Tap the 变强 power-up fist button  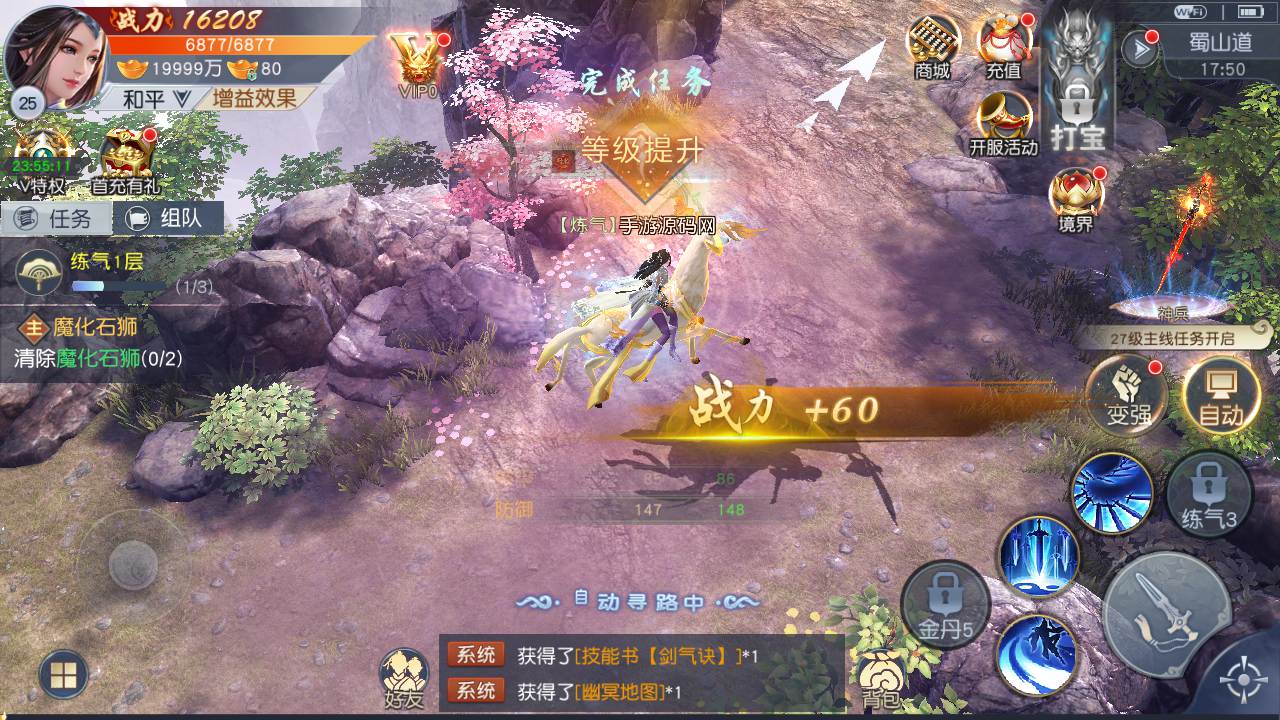pos(1127,395)
